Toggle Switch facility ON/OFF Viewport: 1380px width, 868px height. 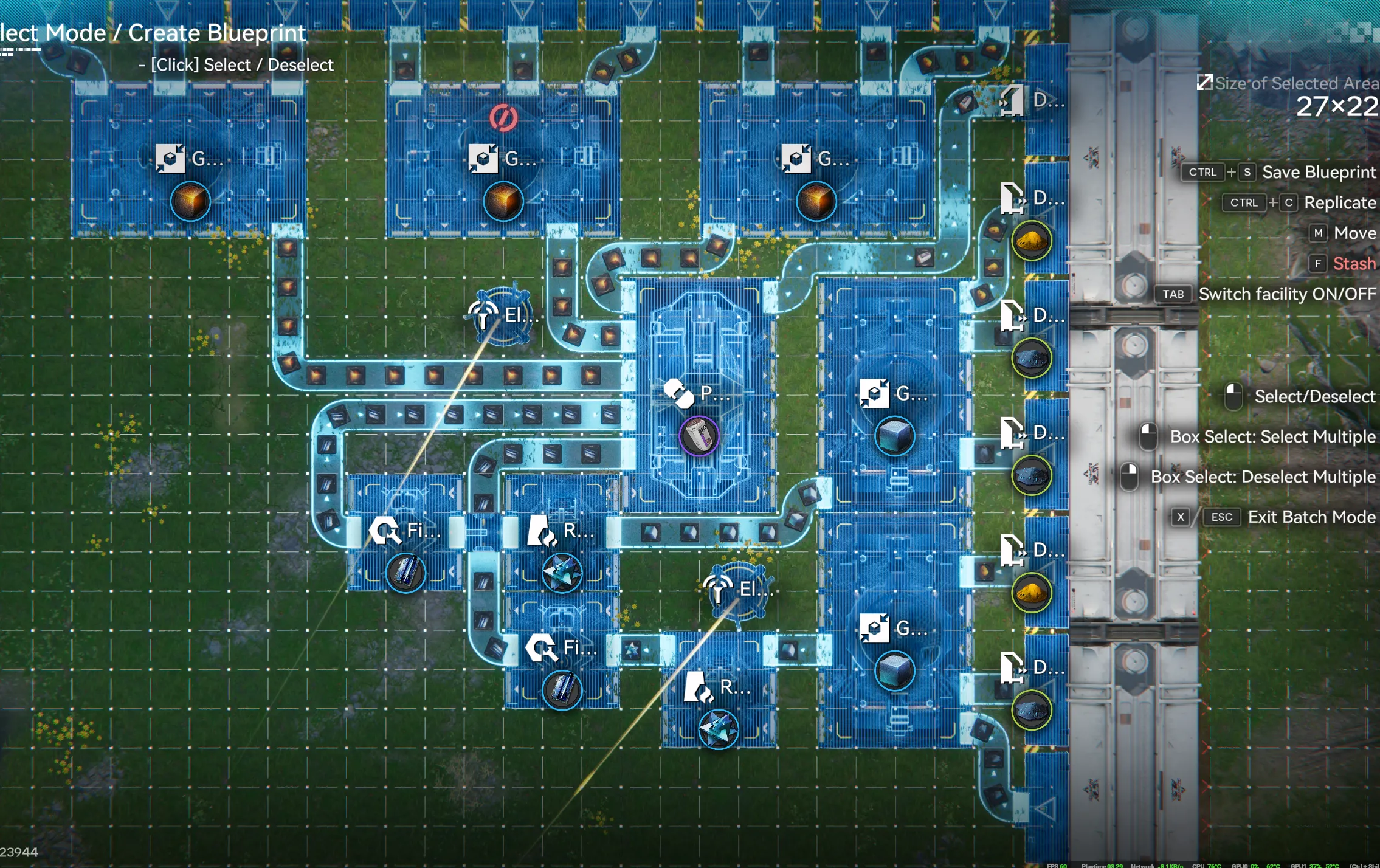tap(1286, 294)
